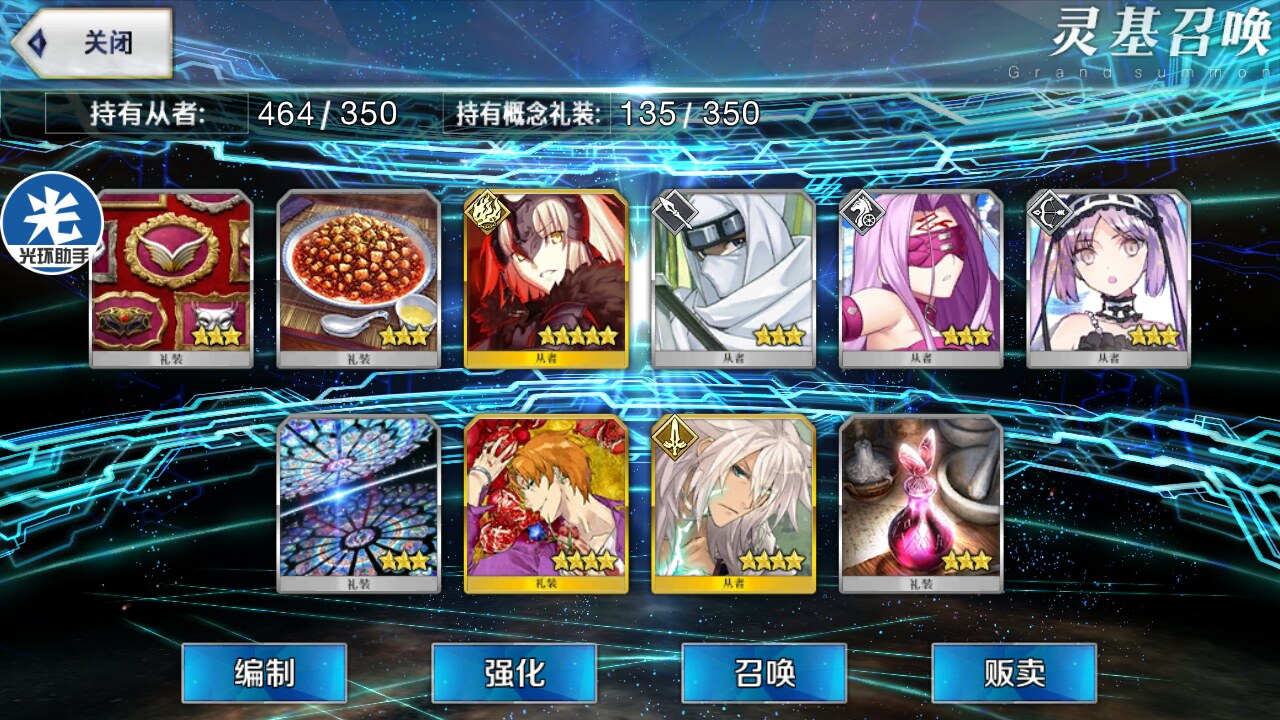The width and height of the screenshot is (1280, 720).
Task: Select the orange-haired four-star craft essence
Action: click(546, 503)
